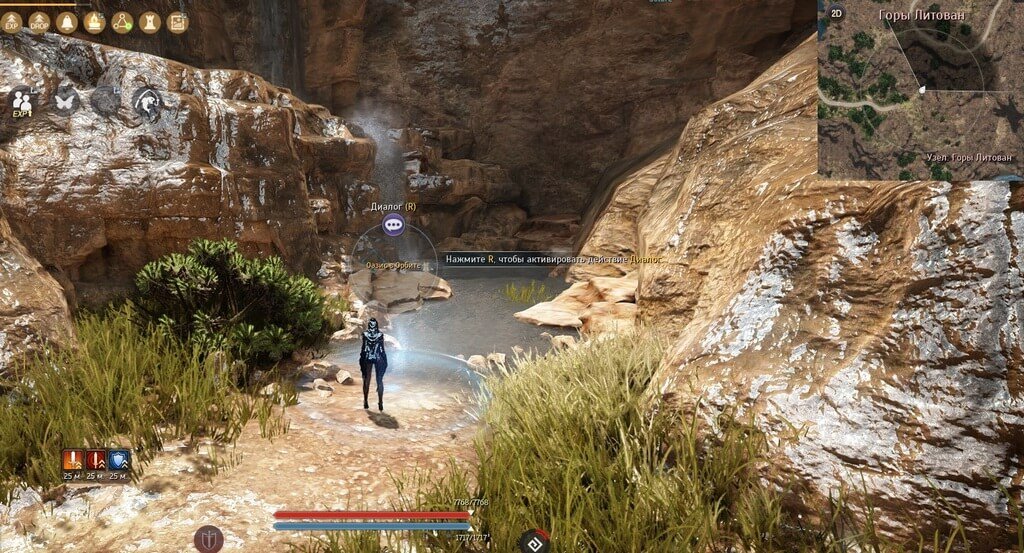Click the chess rook tower icon
Viewport: 1024px width, 553px height.
150,22
